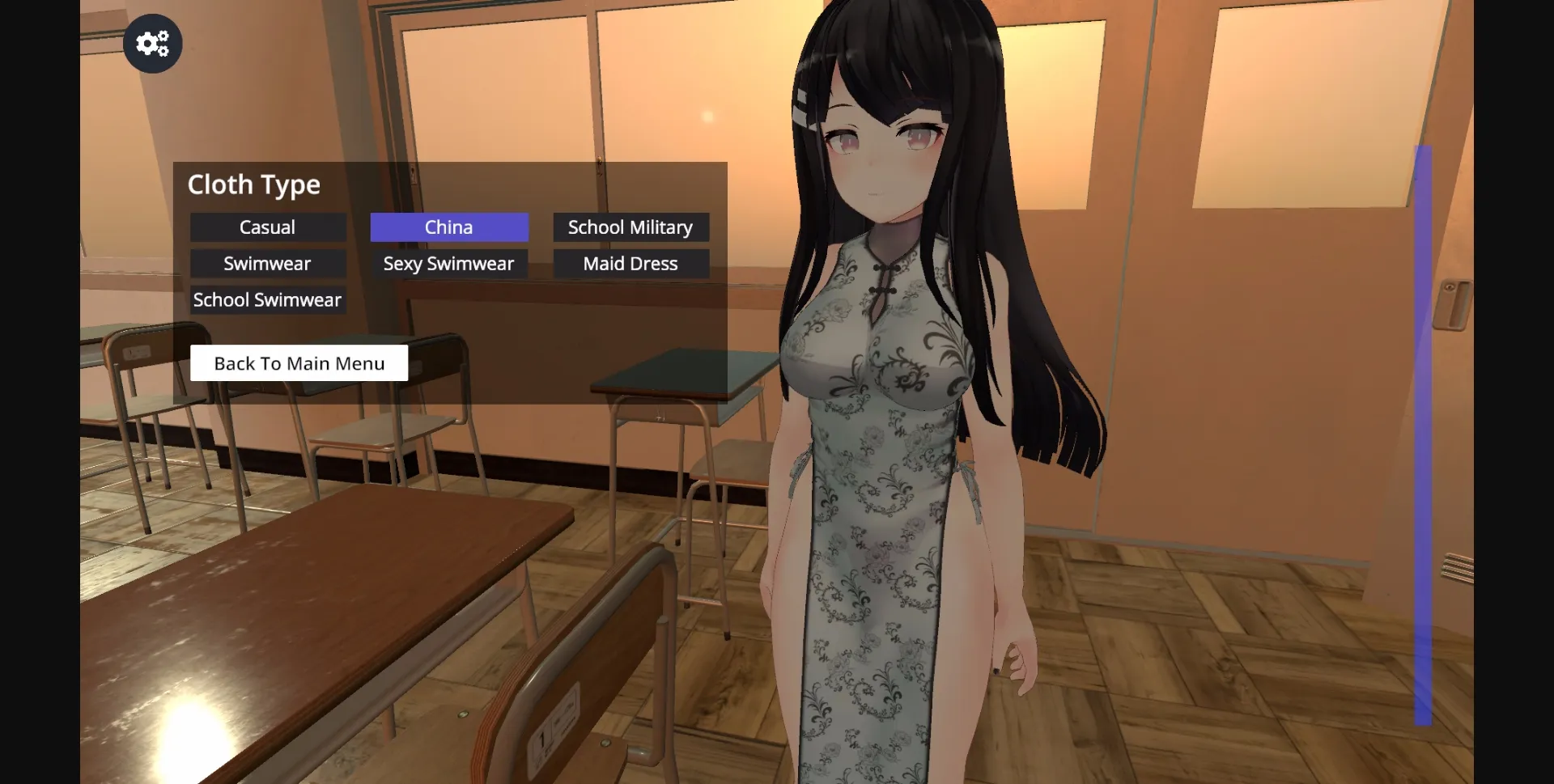
Task: Dress the character in the Maid Dress
Action: (x=631, y=263)
